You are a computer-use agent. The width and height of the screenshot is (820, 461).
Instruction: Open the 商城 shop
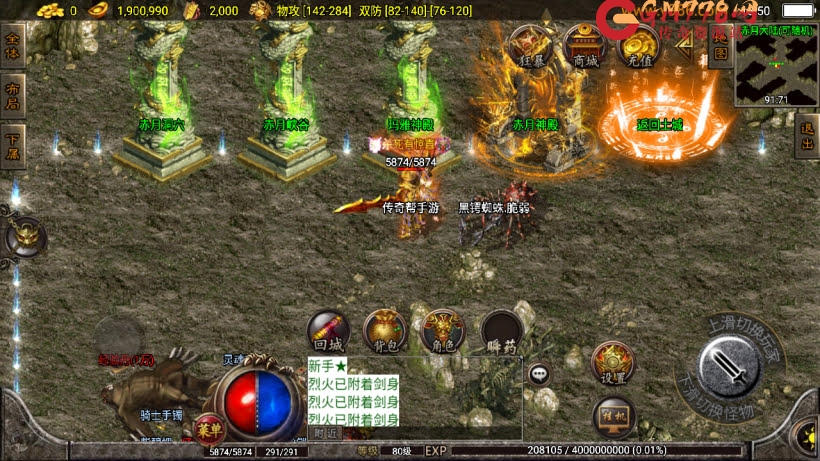(585, 46)
